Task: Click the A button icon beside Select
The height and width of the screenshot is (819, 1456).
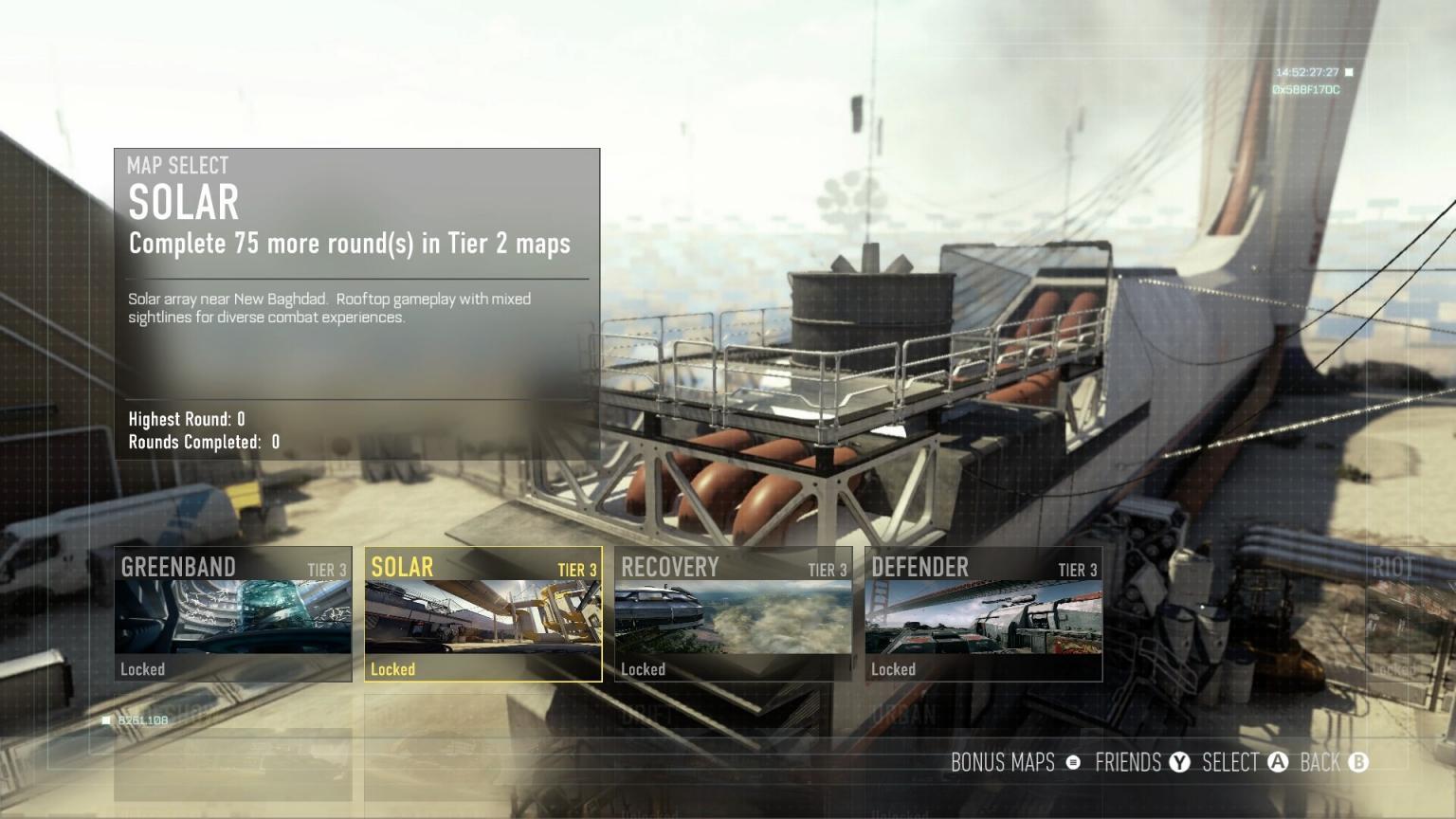Action: point(1278,763)
